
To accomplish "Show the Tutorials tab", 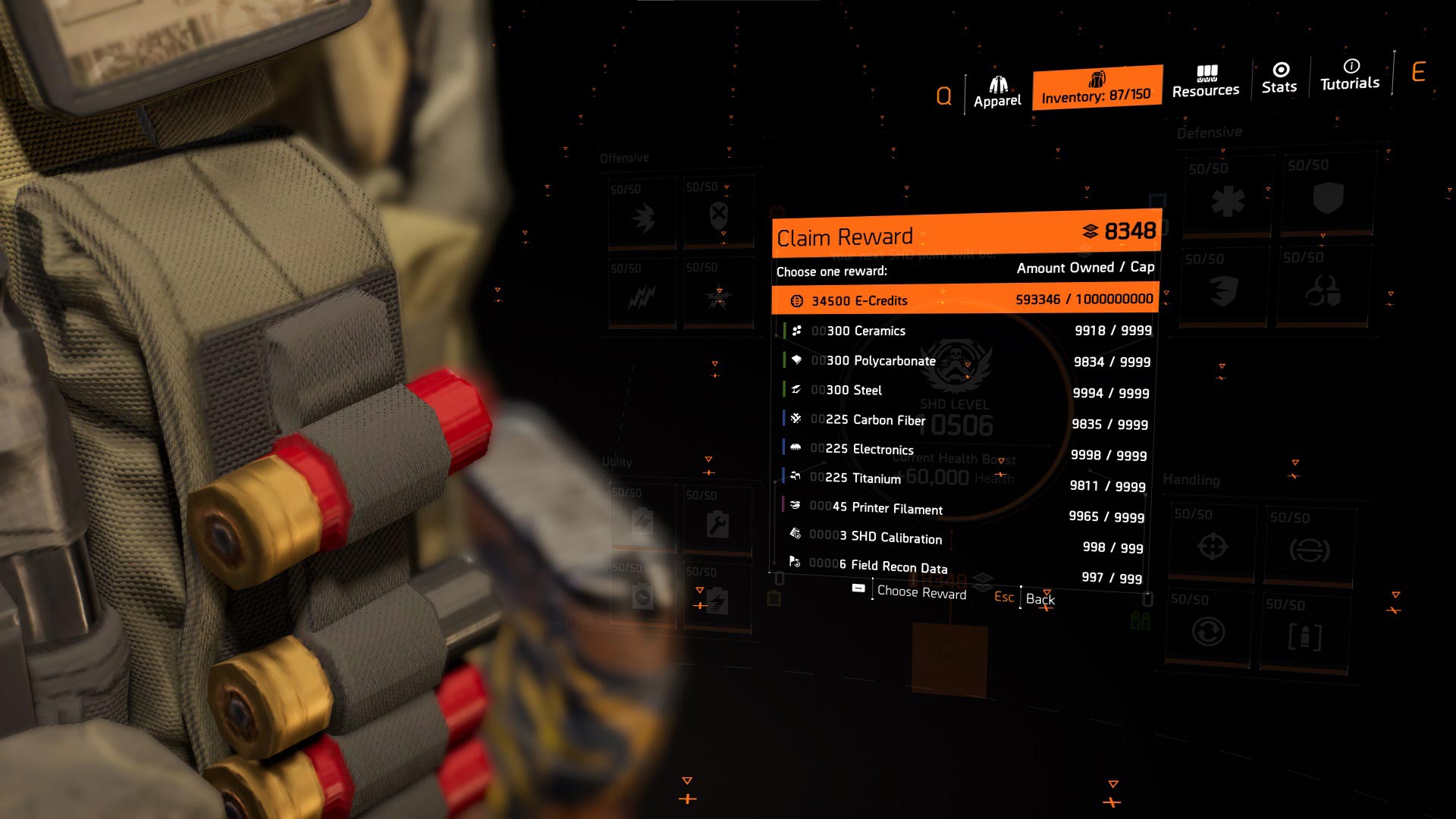I will [1350, 75].
